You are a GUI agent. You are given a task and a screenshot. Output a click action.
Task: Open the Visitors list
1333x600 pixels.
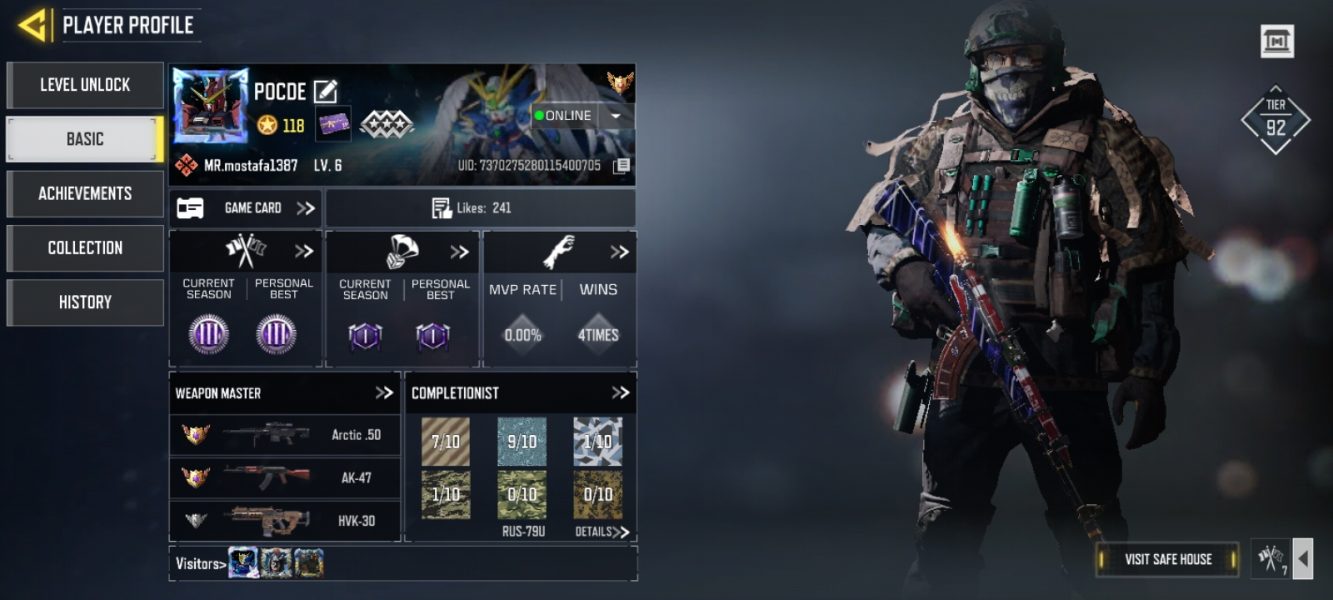[x=198, y=564]
